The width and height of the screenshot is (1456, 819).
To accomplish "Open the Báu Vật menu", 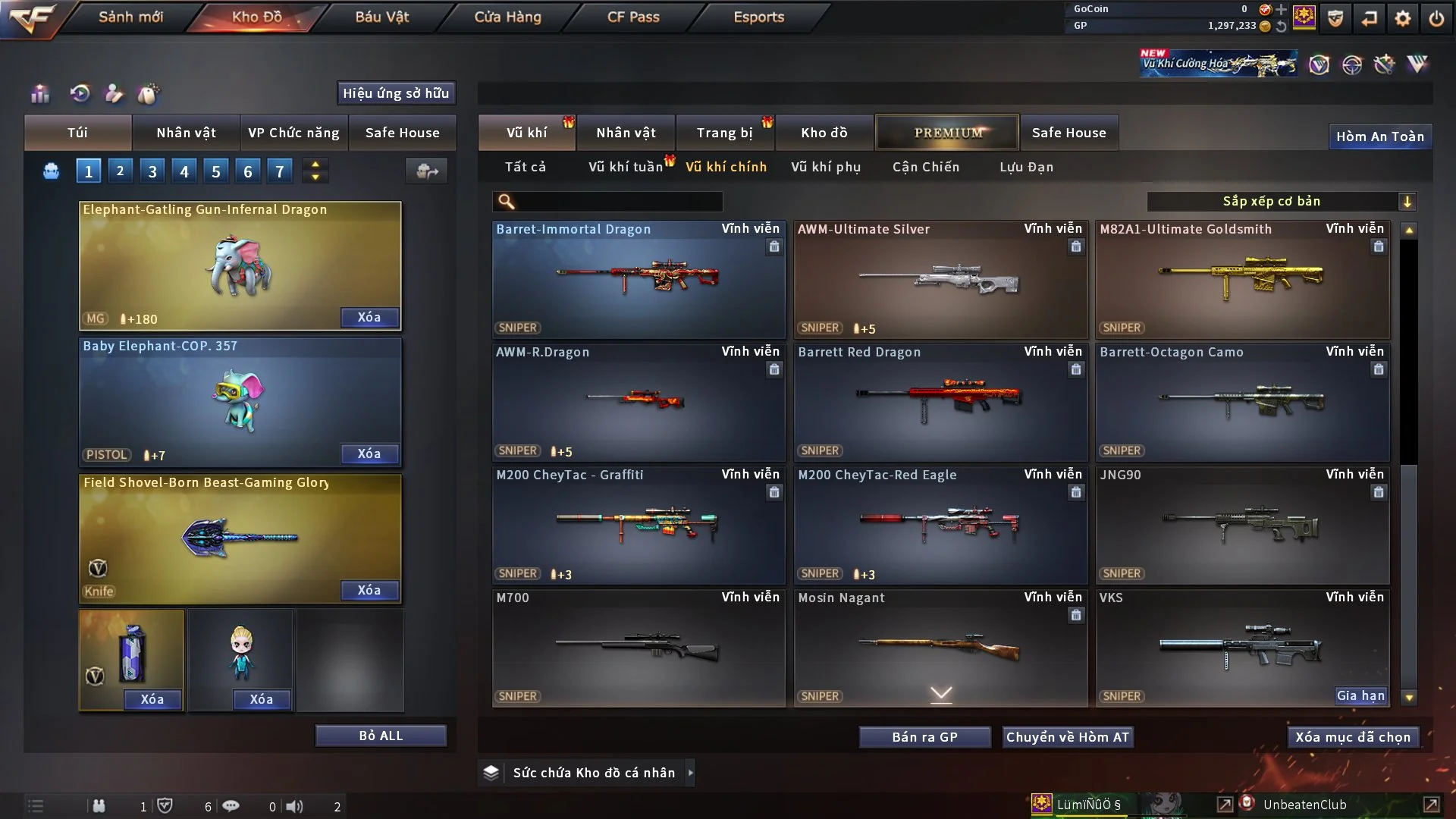I will click(381, 17).
